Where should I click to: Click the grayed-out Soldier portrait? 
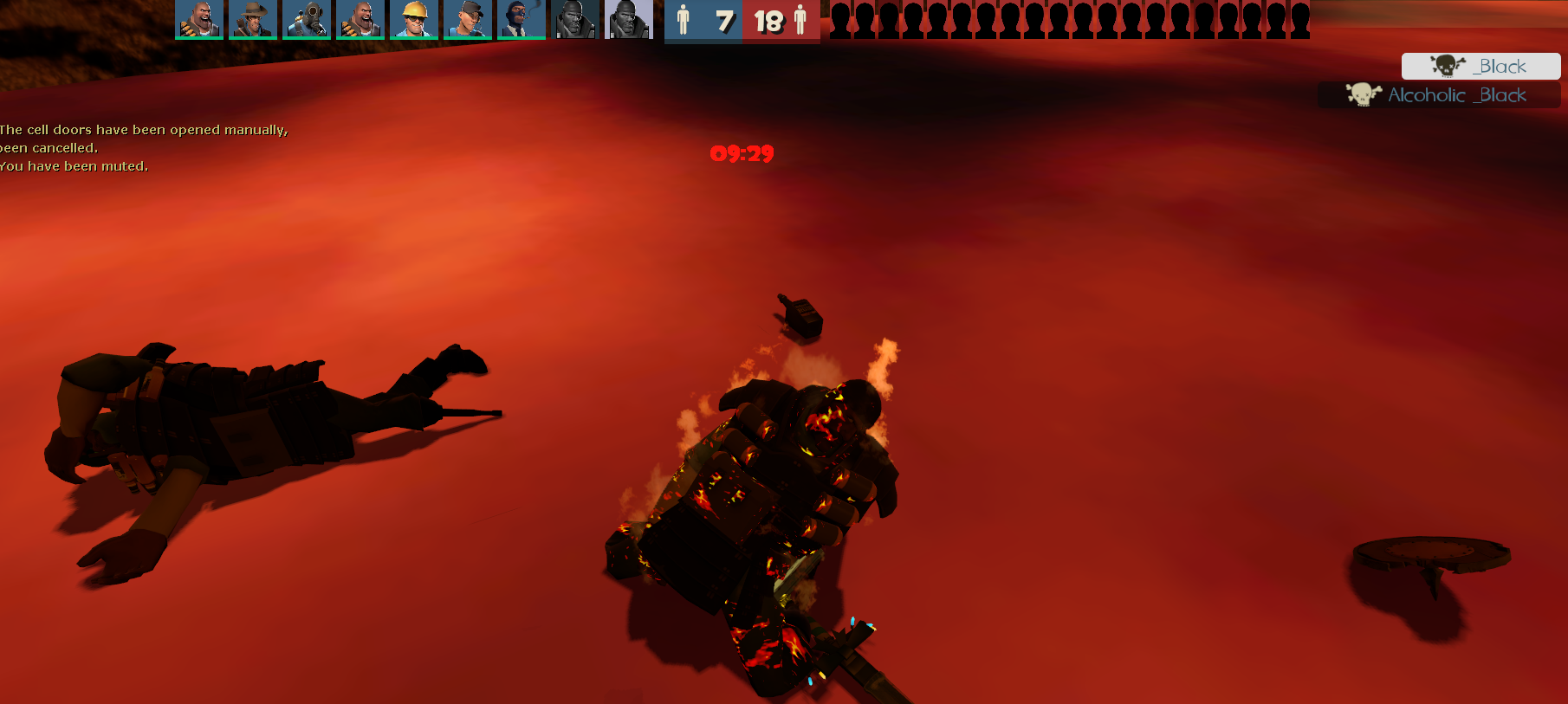pos(575,19)
